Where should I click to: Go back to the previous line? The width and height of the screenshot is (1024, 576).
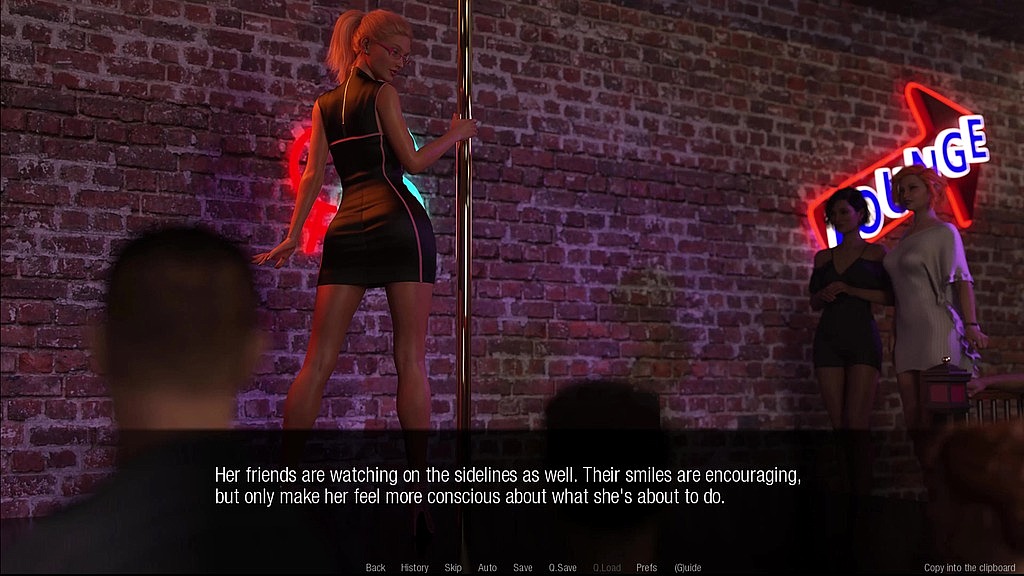(x=375, y=568)
